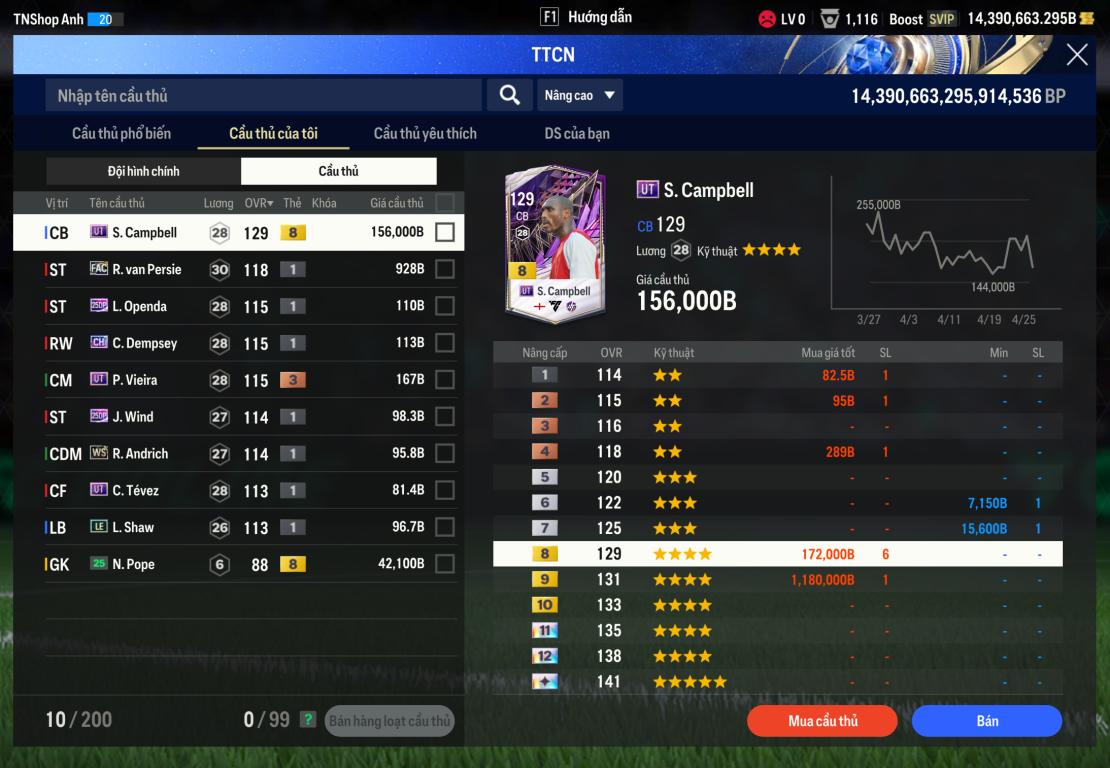Open the Cầu thủ yêu thích tab

pos(425,133)
